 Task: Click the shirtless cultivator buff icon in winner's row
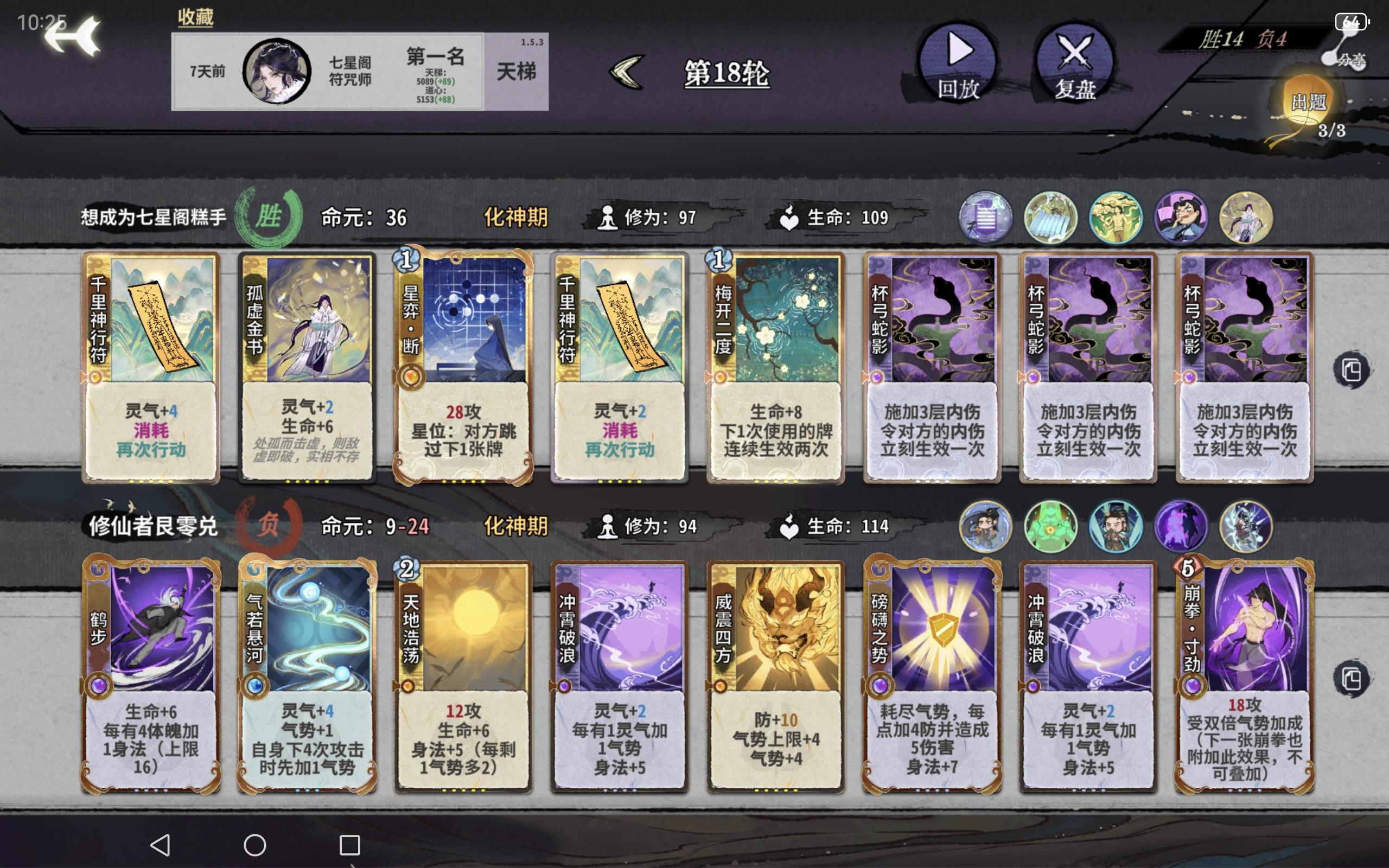click(1115, 217)
